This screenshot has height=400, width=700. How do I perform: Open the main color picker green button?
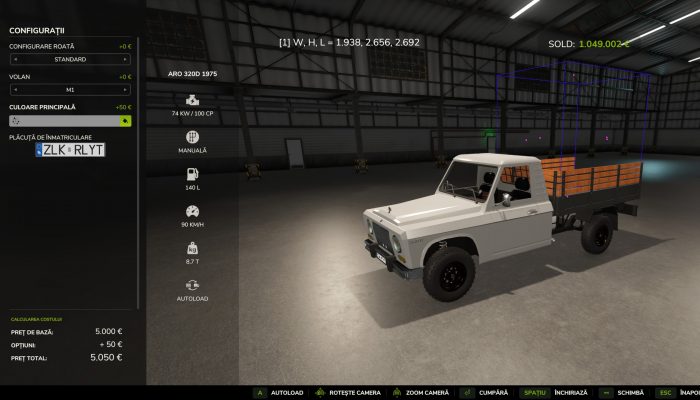[x=125, y=120]
